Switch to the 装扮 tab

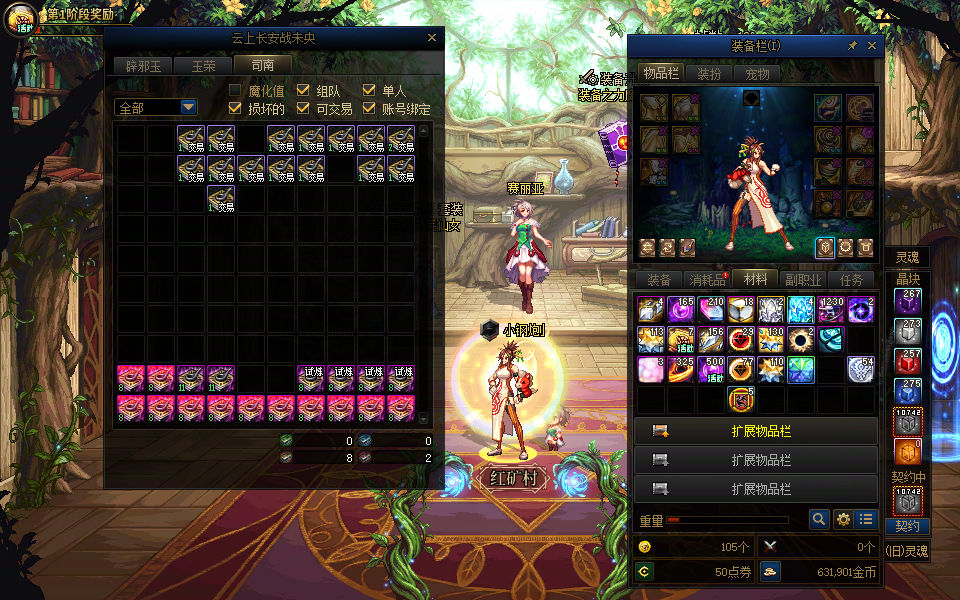(x=709, y=73)
